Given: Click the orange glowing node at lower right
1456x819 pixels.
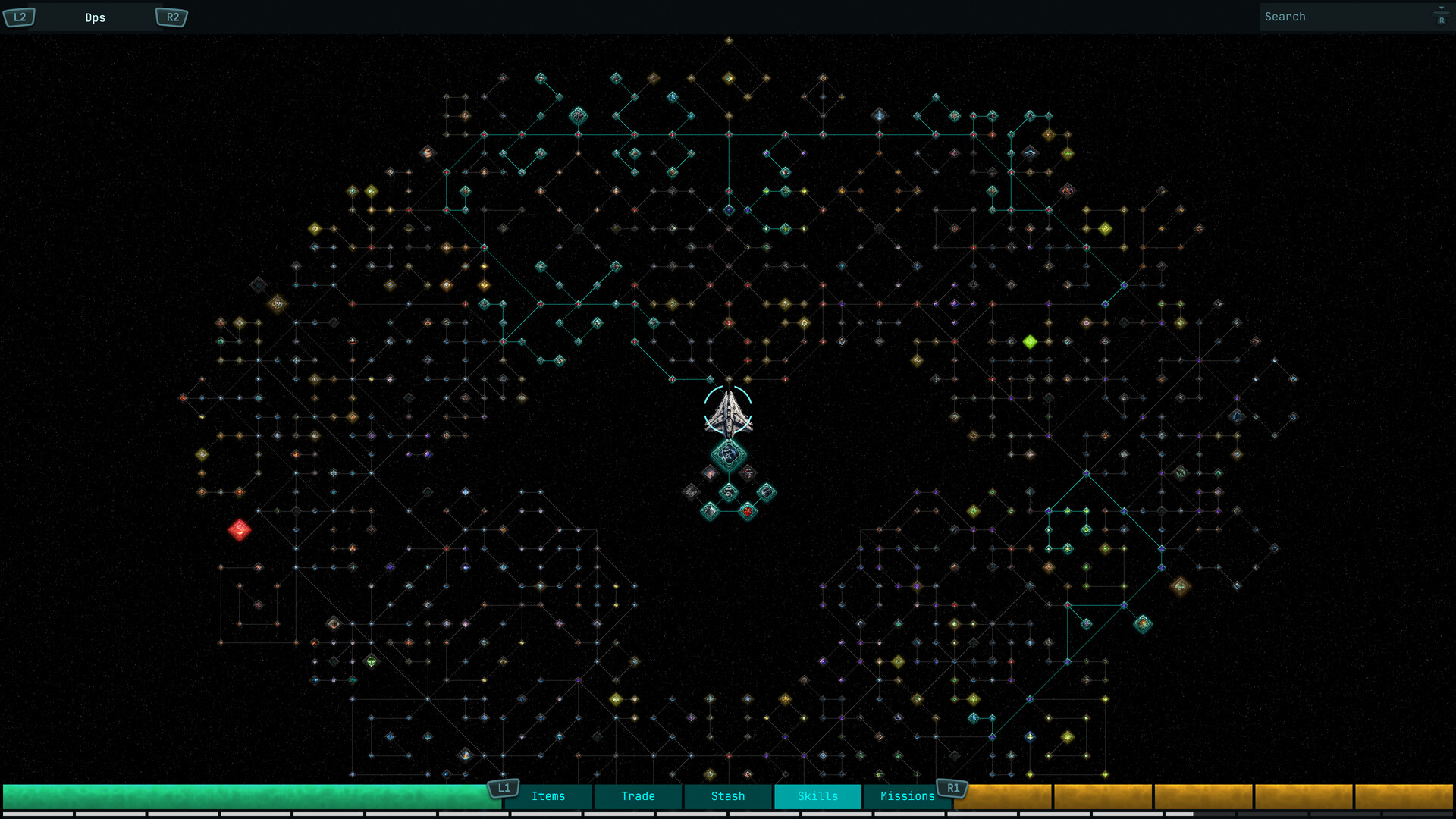Looking at the screenshot, I should click(x=1181, y=584).
